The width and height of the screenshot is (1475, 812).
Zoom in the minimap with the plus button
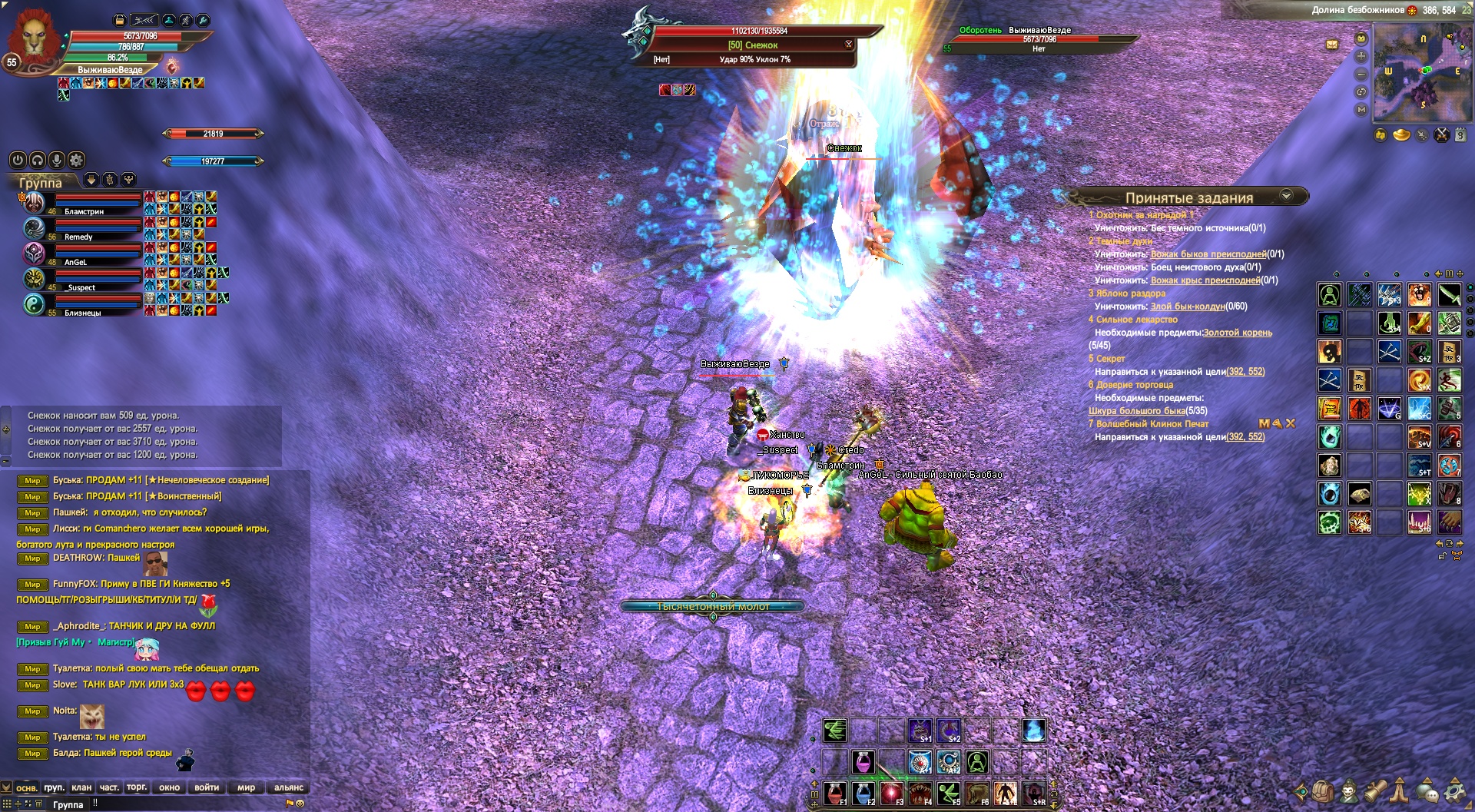coord(1361,56)
